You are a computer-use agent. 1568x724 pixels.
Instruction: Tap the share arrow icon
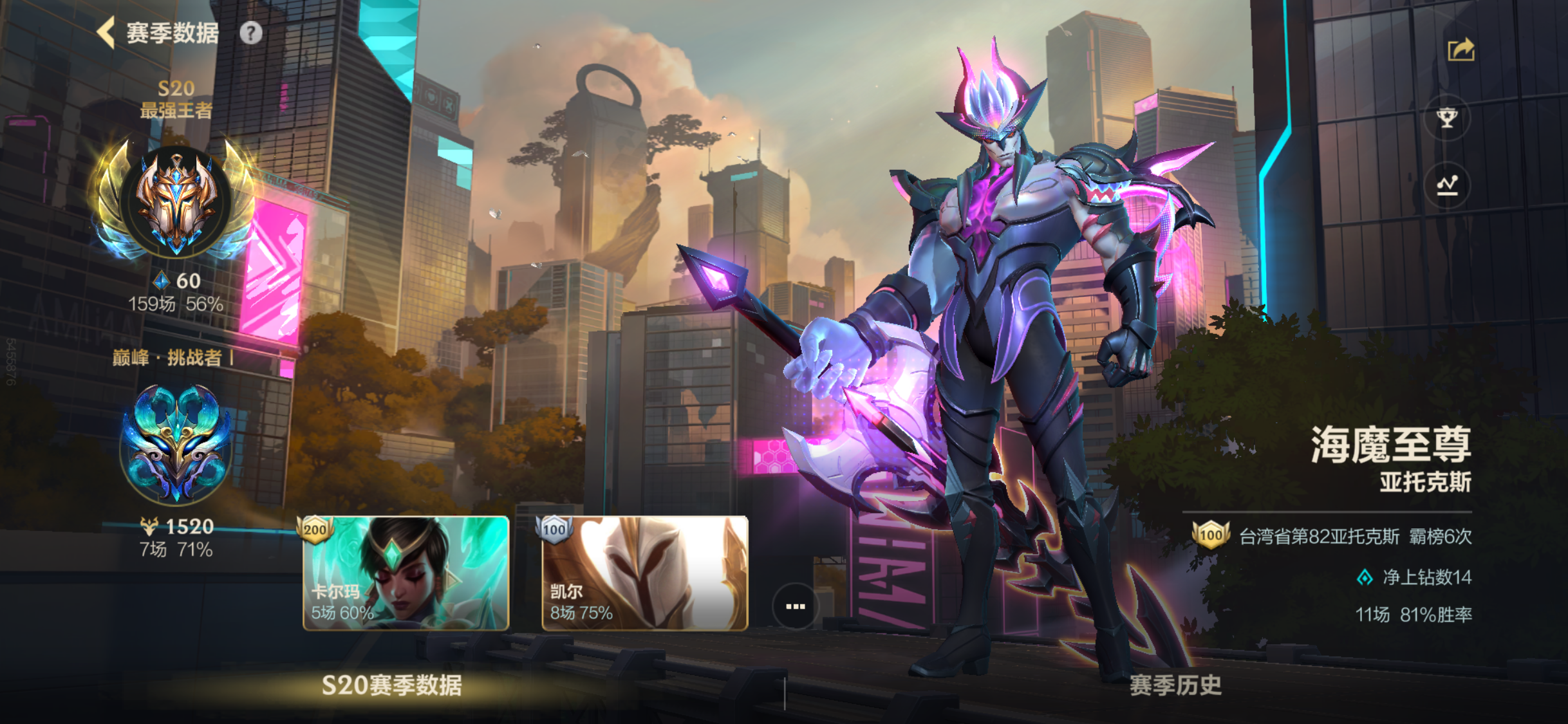tap(1461, 50)
